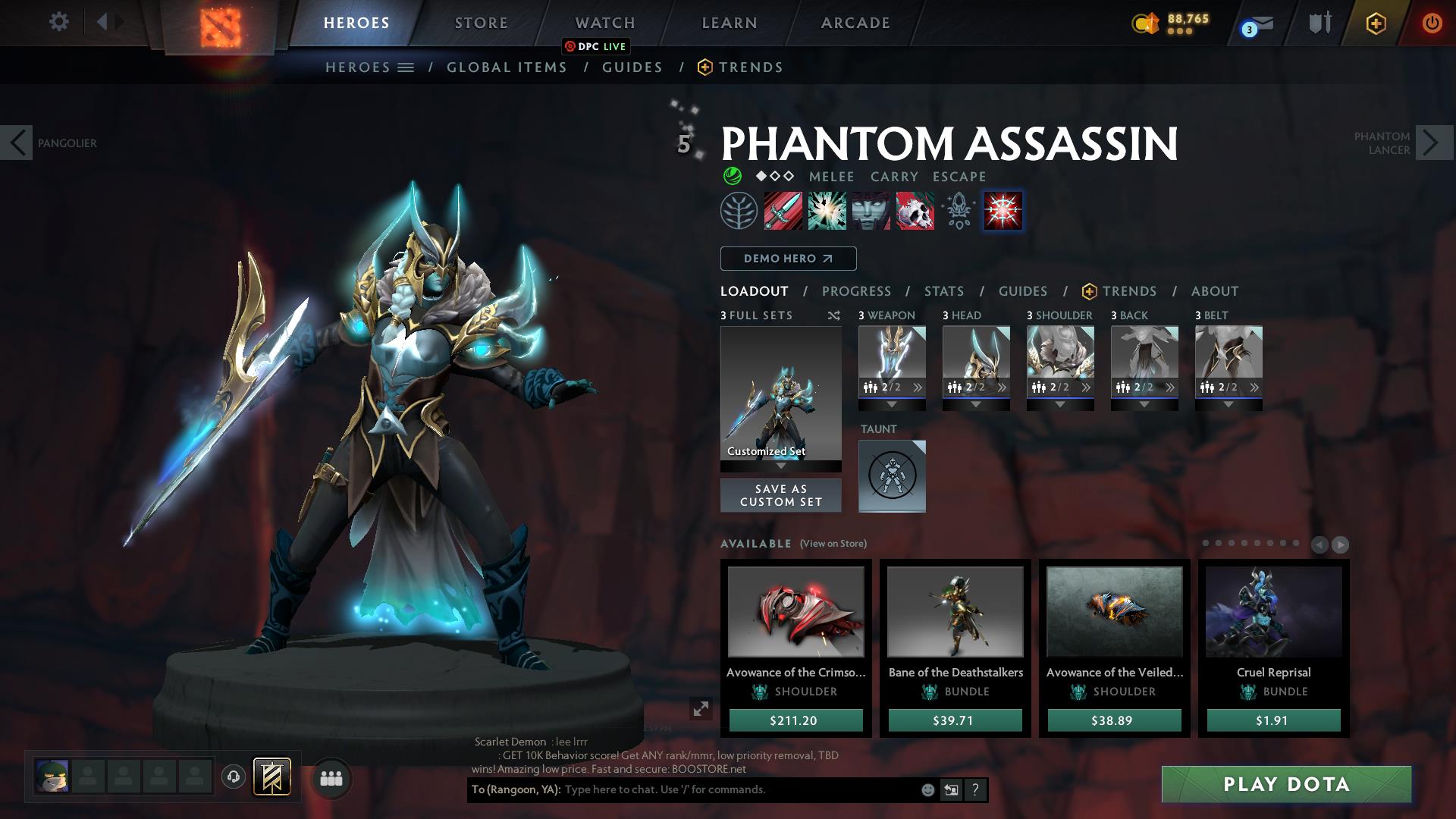
Task: Toggle the Taunt slot item
Action: pos(892,475)
